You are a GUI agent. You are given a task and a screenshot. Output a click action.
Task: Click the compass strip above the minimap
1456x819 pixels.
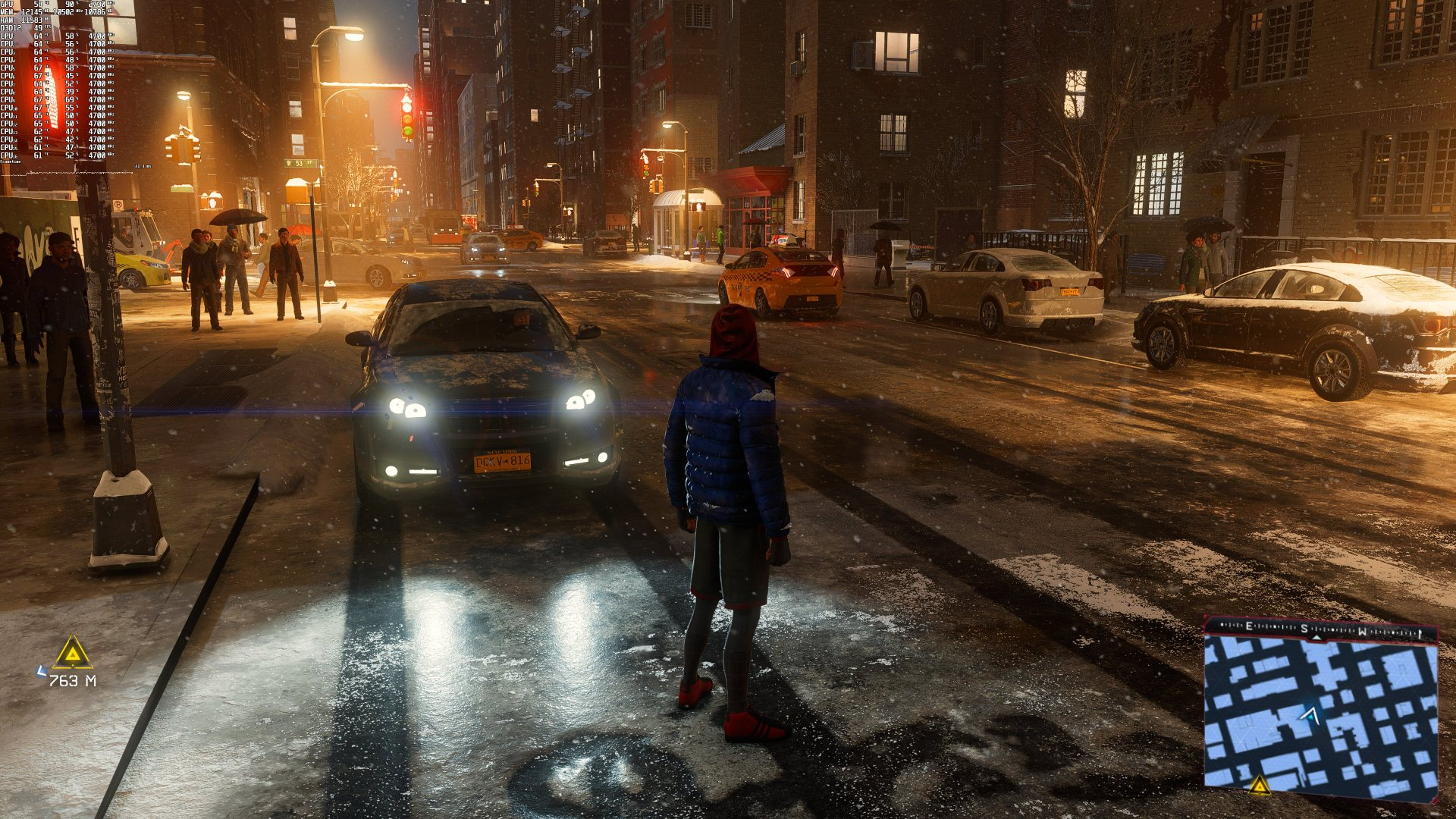(x=1321, y=629)
